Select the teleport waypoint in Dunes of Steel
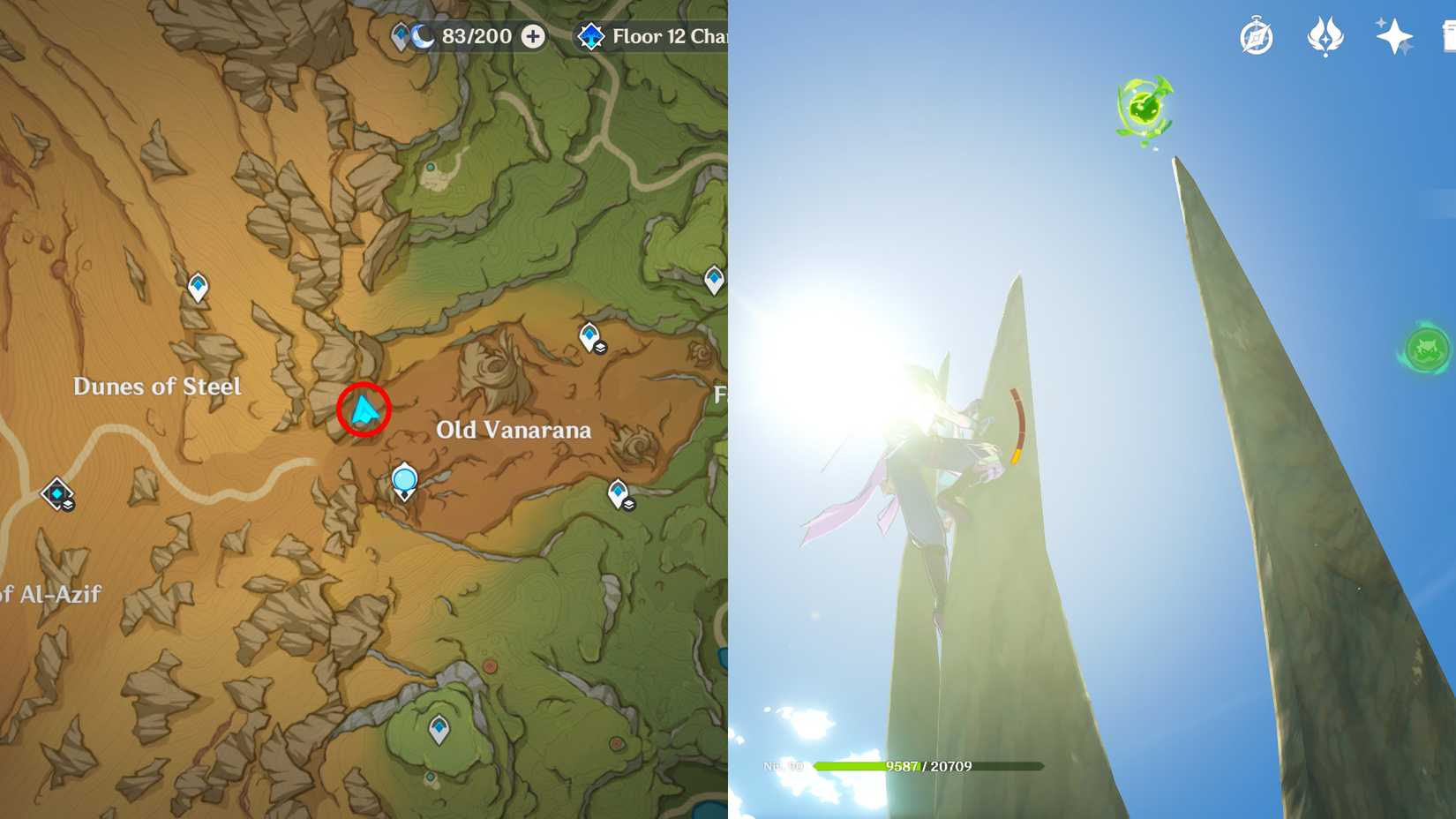 click(x=198, y=286)
